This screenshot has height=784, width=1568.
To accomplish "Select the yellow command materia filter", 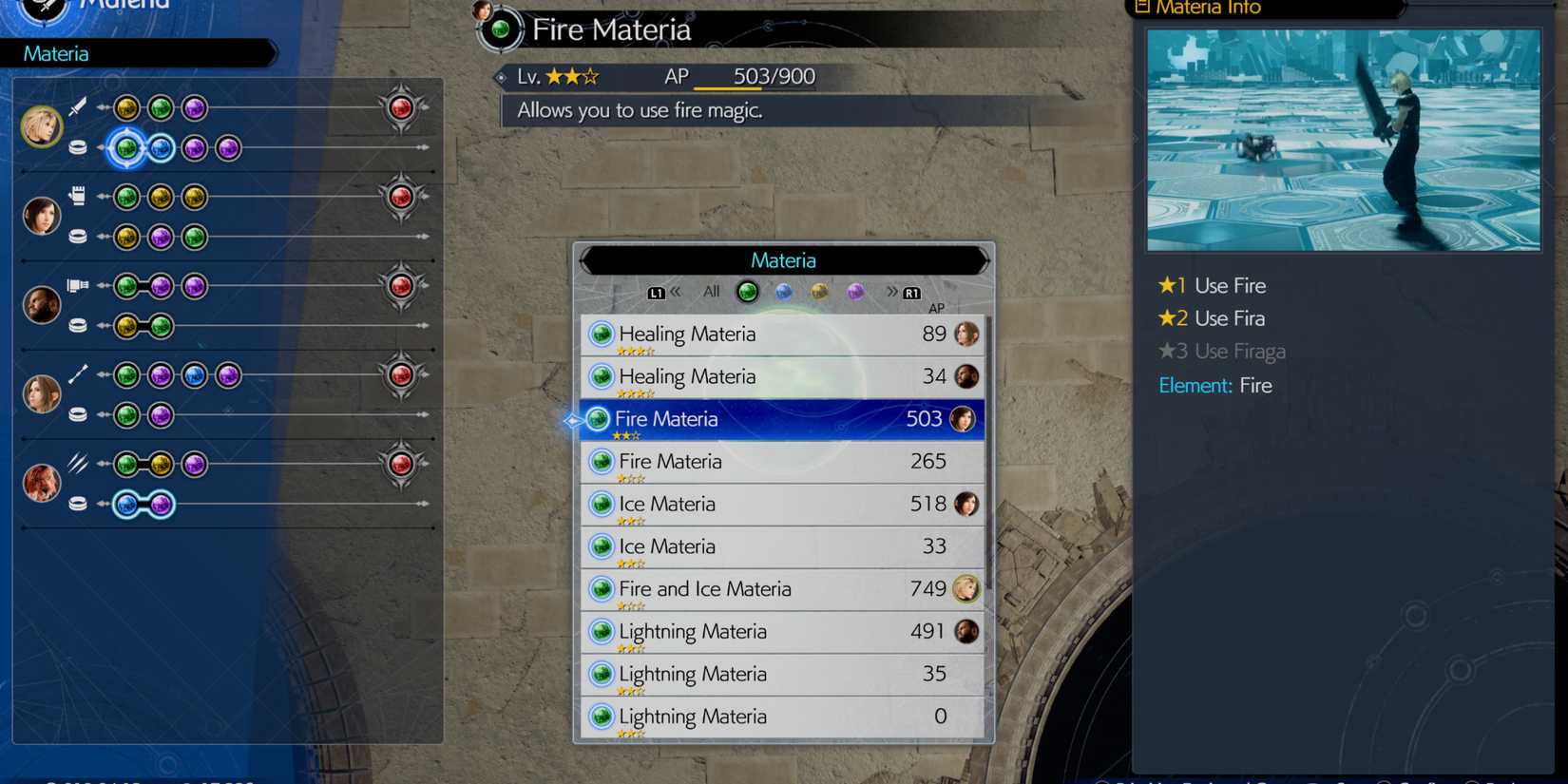I will coord(819,292).
